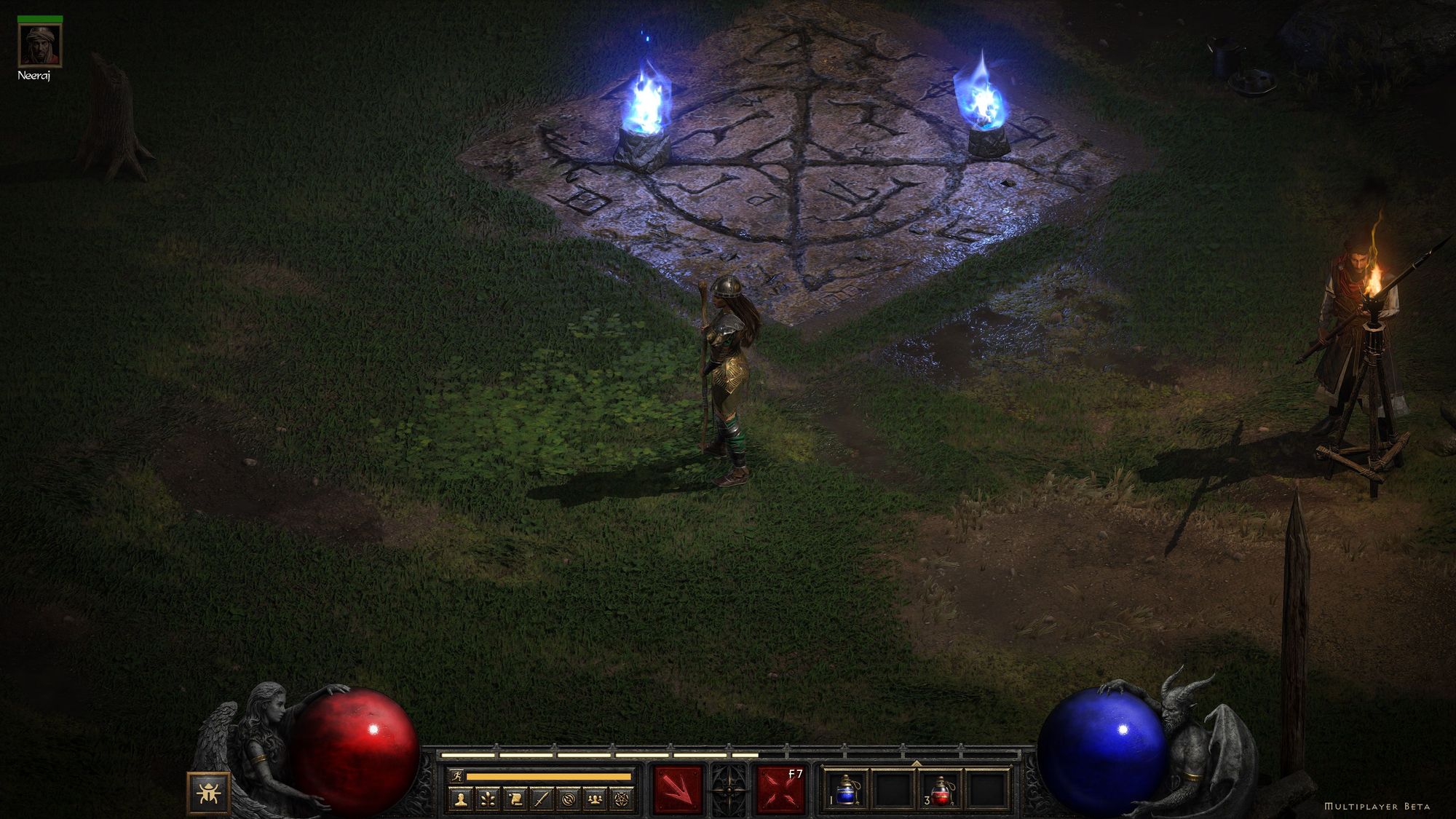This screenshot has height=819, width=1456.
Task: Toggle the run/walk running figure icon
Action: (x=456, y=777)
